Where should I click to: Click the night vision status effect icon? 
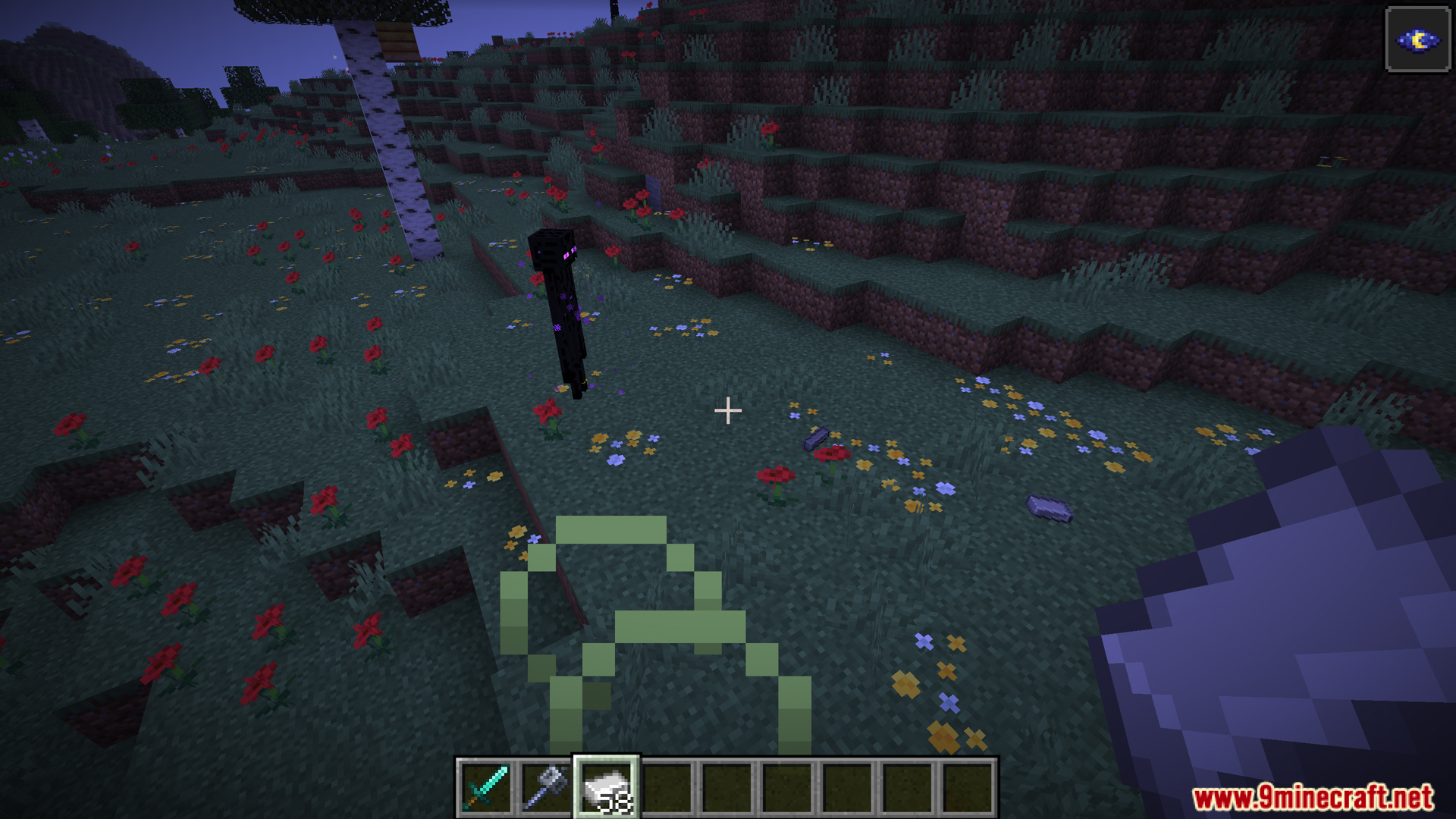click(x=1417, y=40)
